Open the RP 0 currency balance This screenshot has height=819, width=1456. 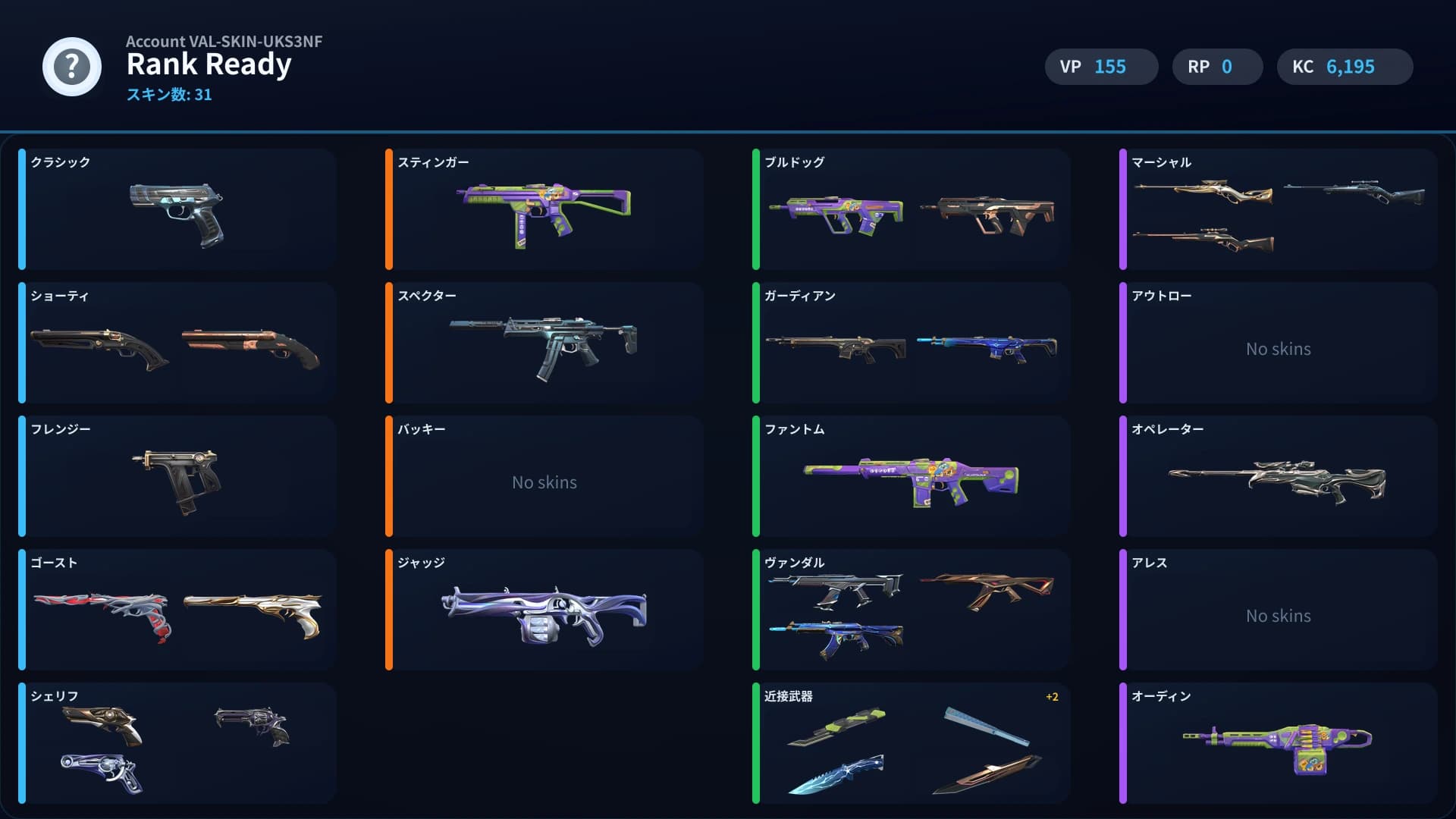point(1217,67)
